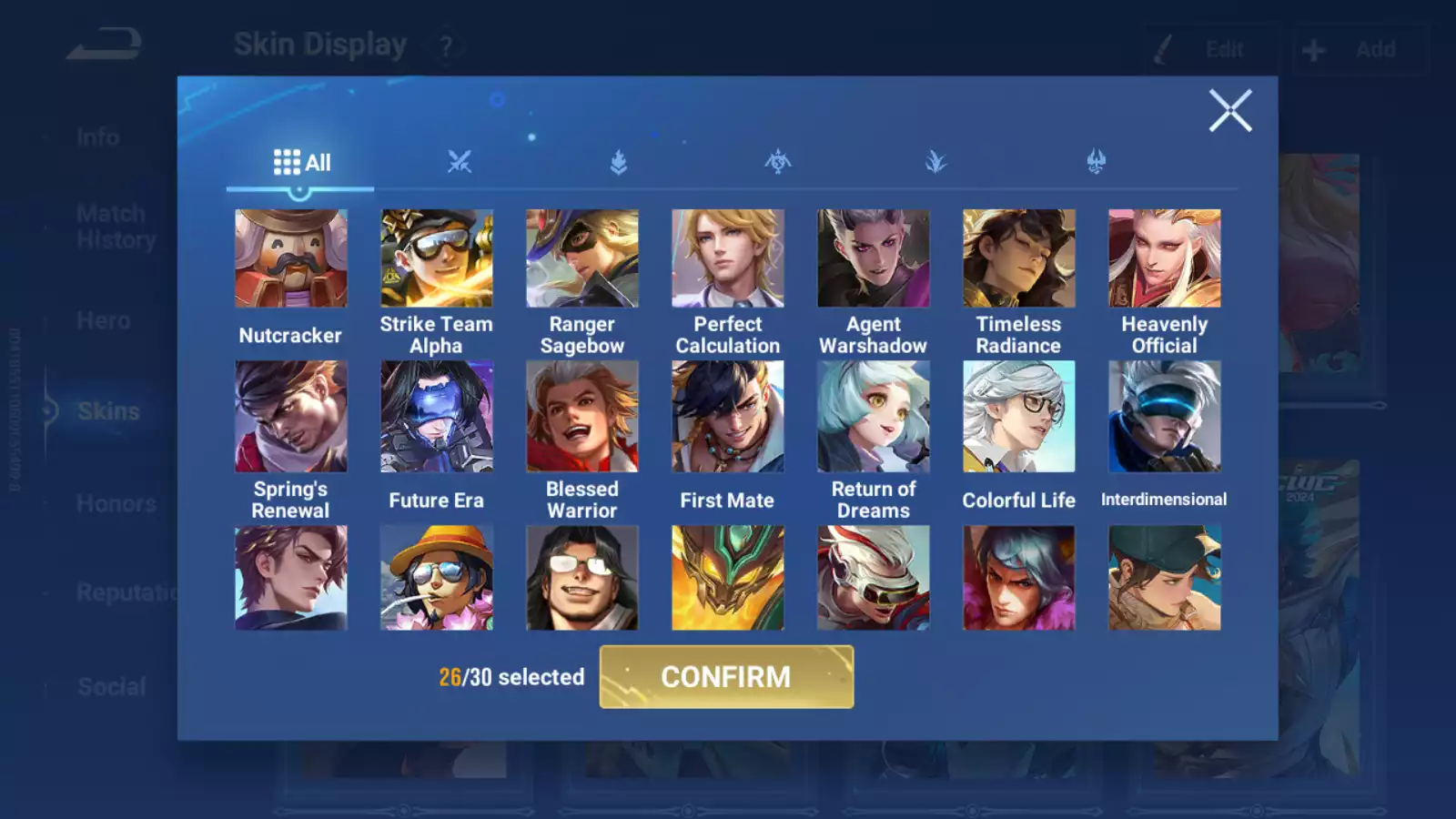Choose the Agent Warshadow skin

(874, 258)
